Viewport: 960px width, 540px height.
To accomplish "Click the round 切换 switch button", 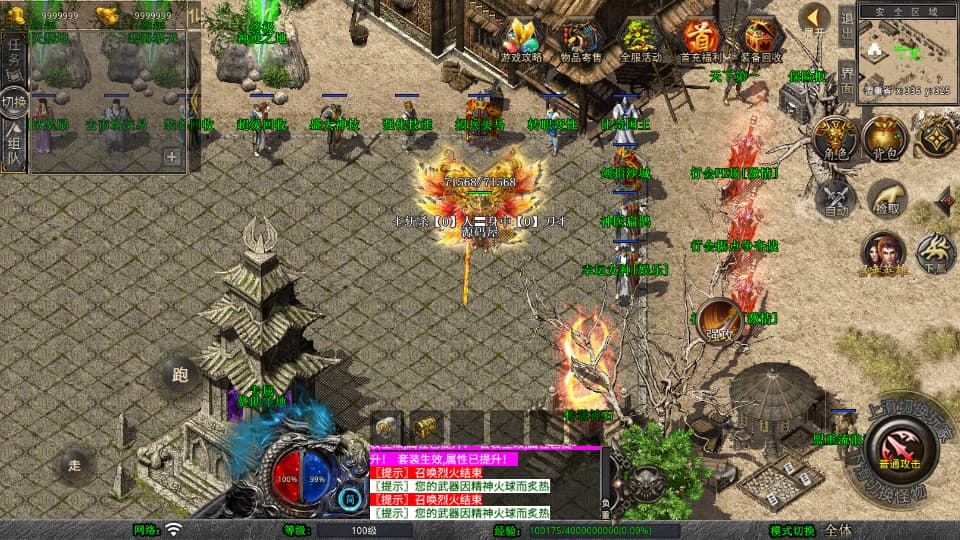I will (14, 102).
